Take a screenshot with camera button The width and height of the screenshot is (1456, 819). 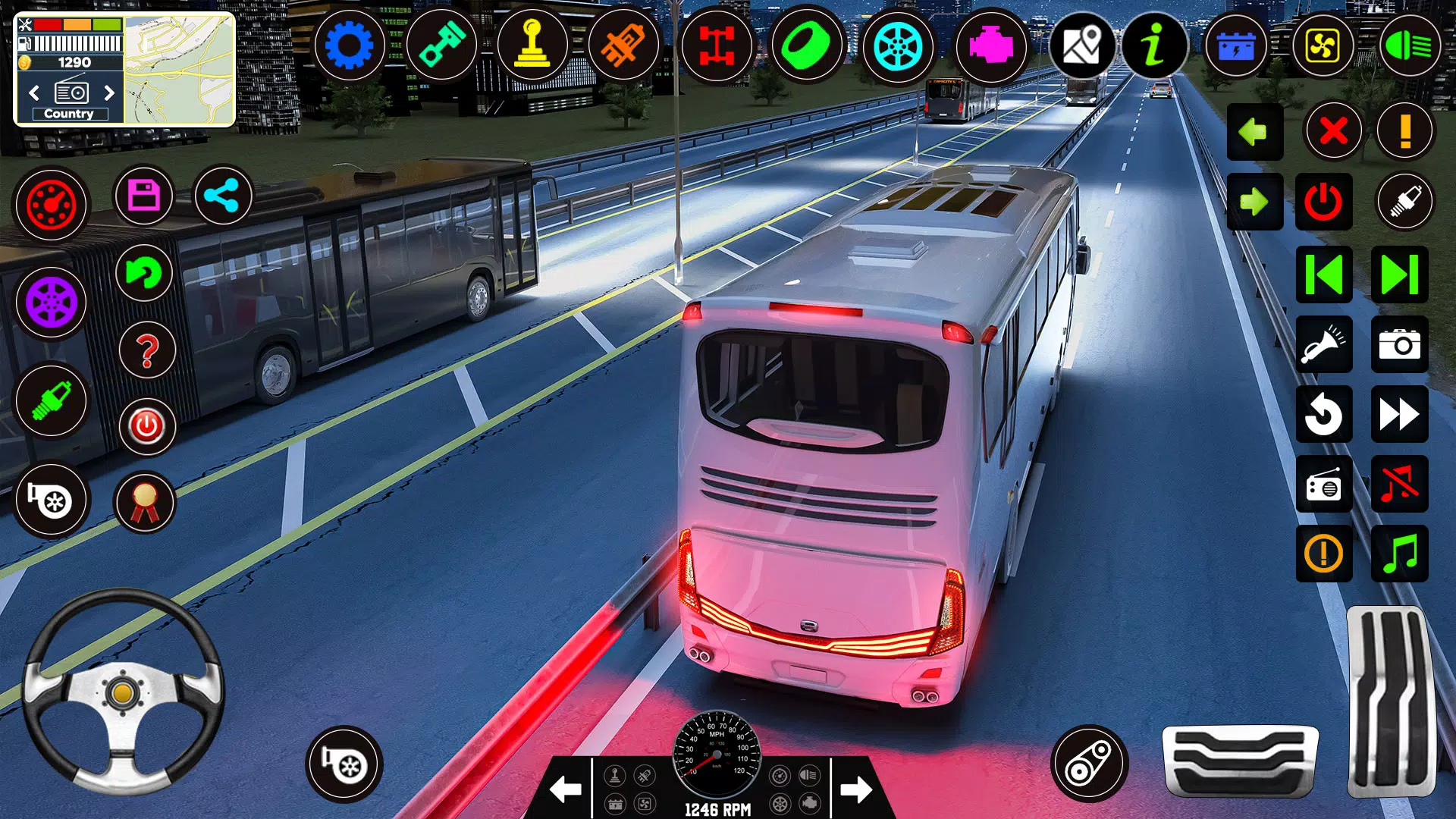tap(1399, 345)
